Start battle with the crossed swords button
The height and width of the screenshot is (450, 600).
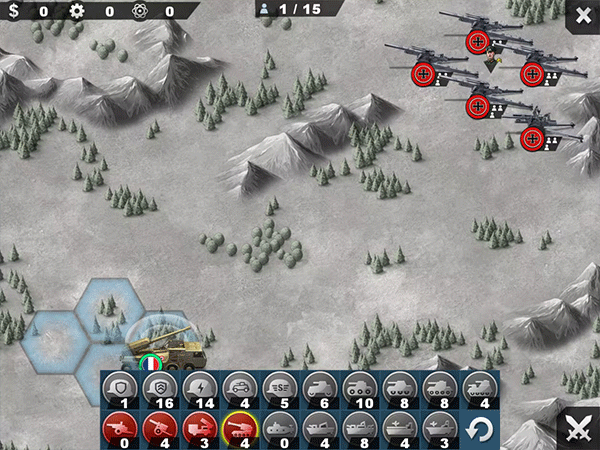coord(577,428)
